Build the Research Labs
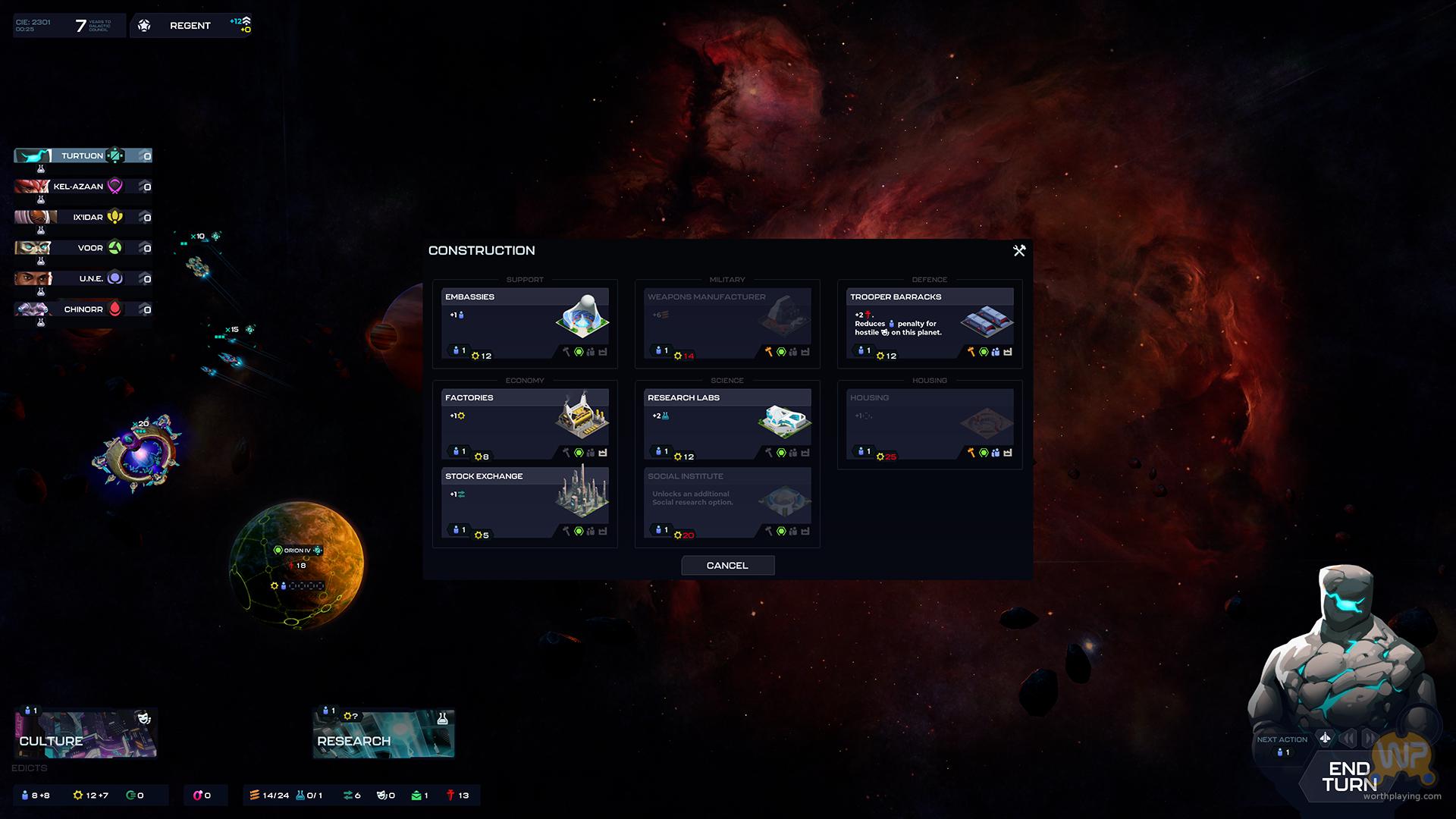Screen dimensions: 1456x819 point(727,425)
